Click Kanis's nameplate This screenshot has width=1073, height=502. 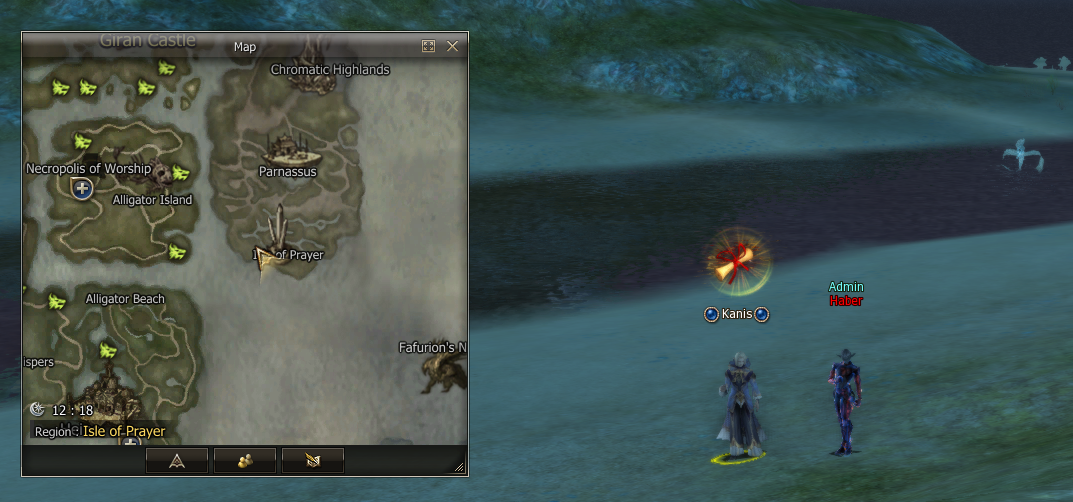point(736,314)
